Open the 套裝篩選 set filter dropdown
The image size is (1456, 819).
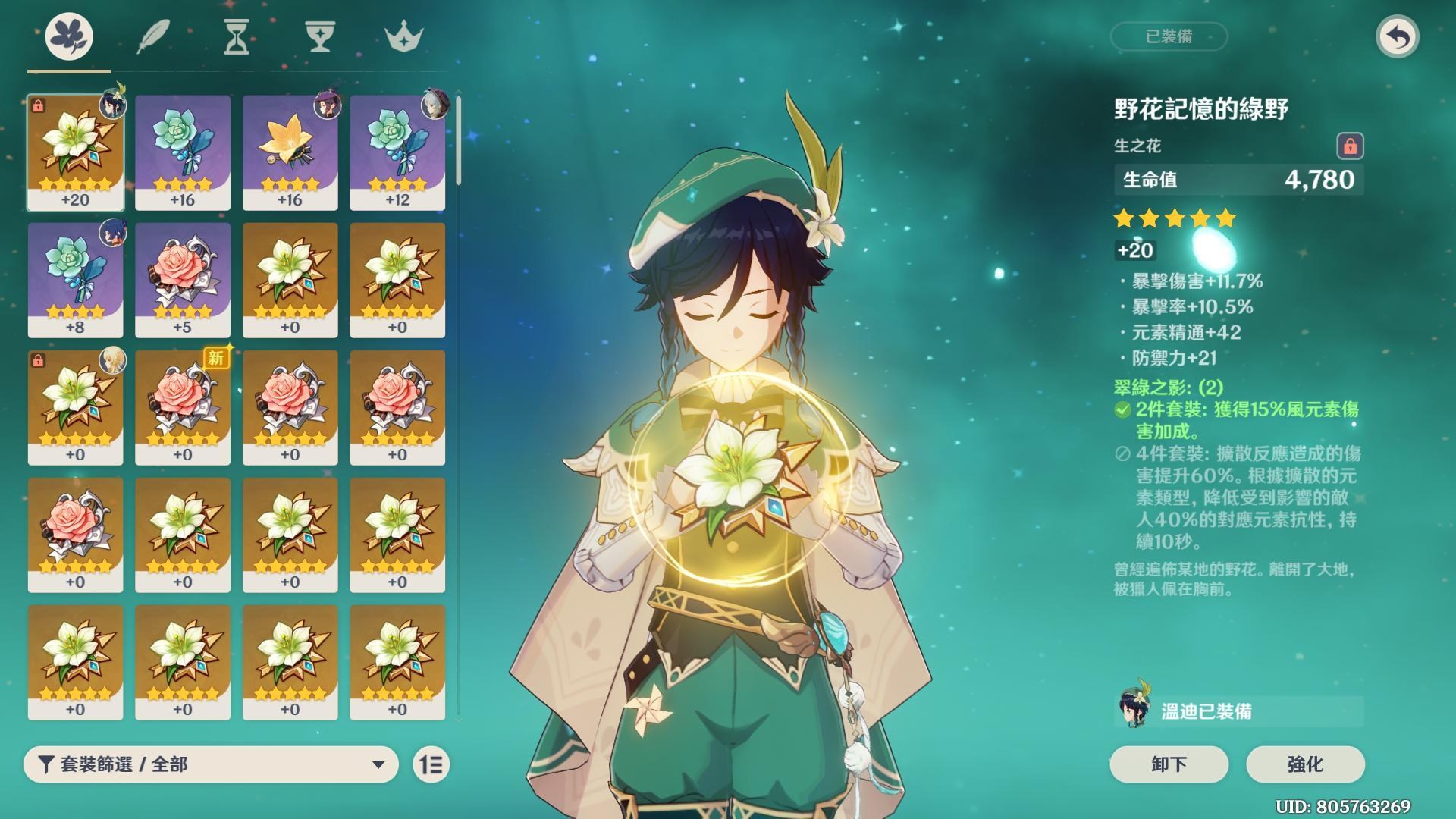click(x=211, y=764)
